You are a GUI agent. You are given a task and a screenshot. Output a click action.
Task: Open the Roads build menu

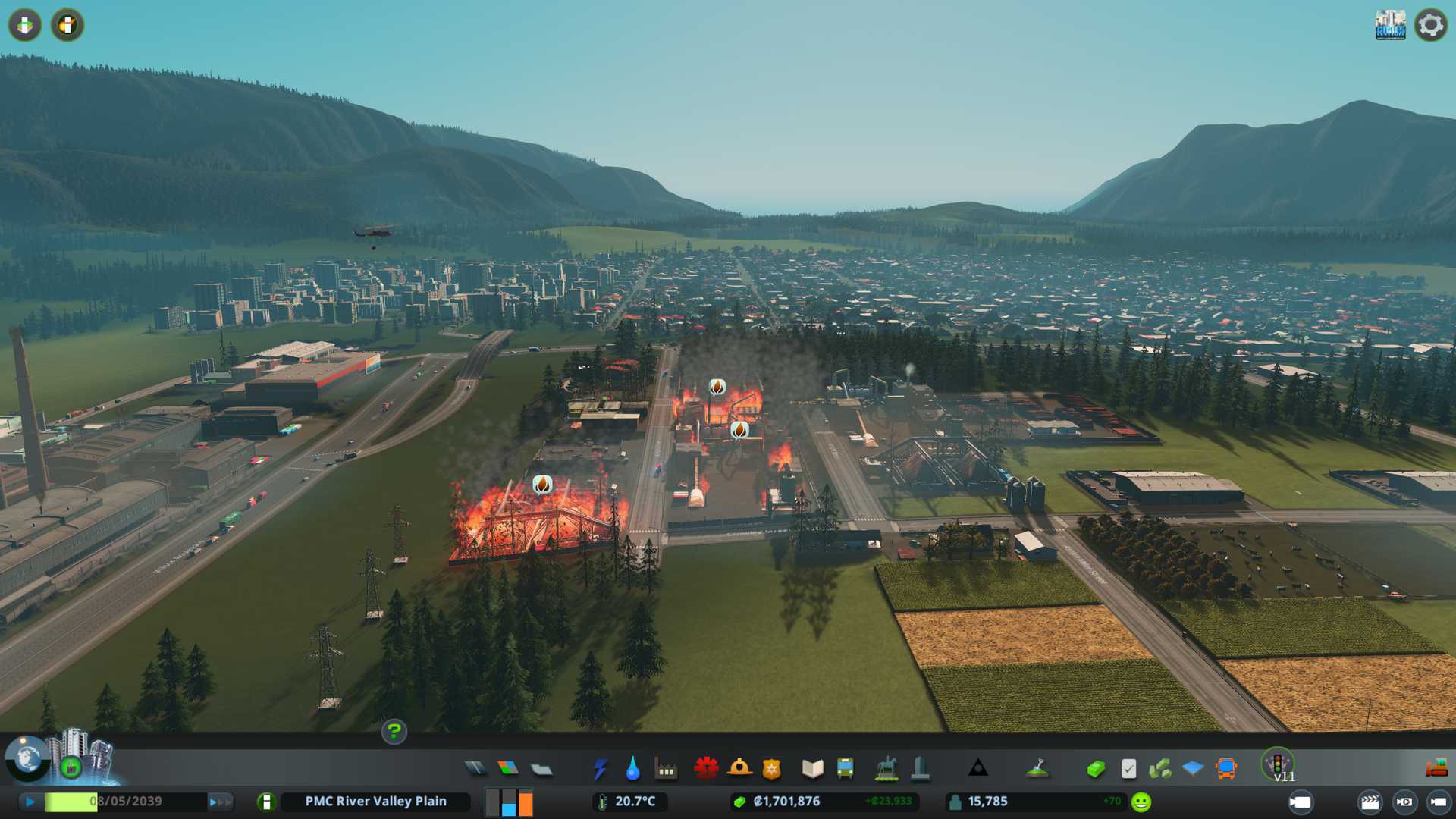click(x=475, y=769)
